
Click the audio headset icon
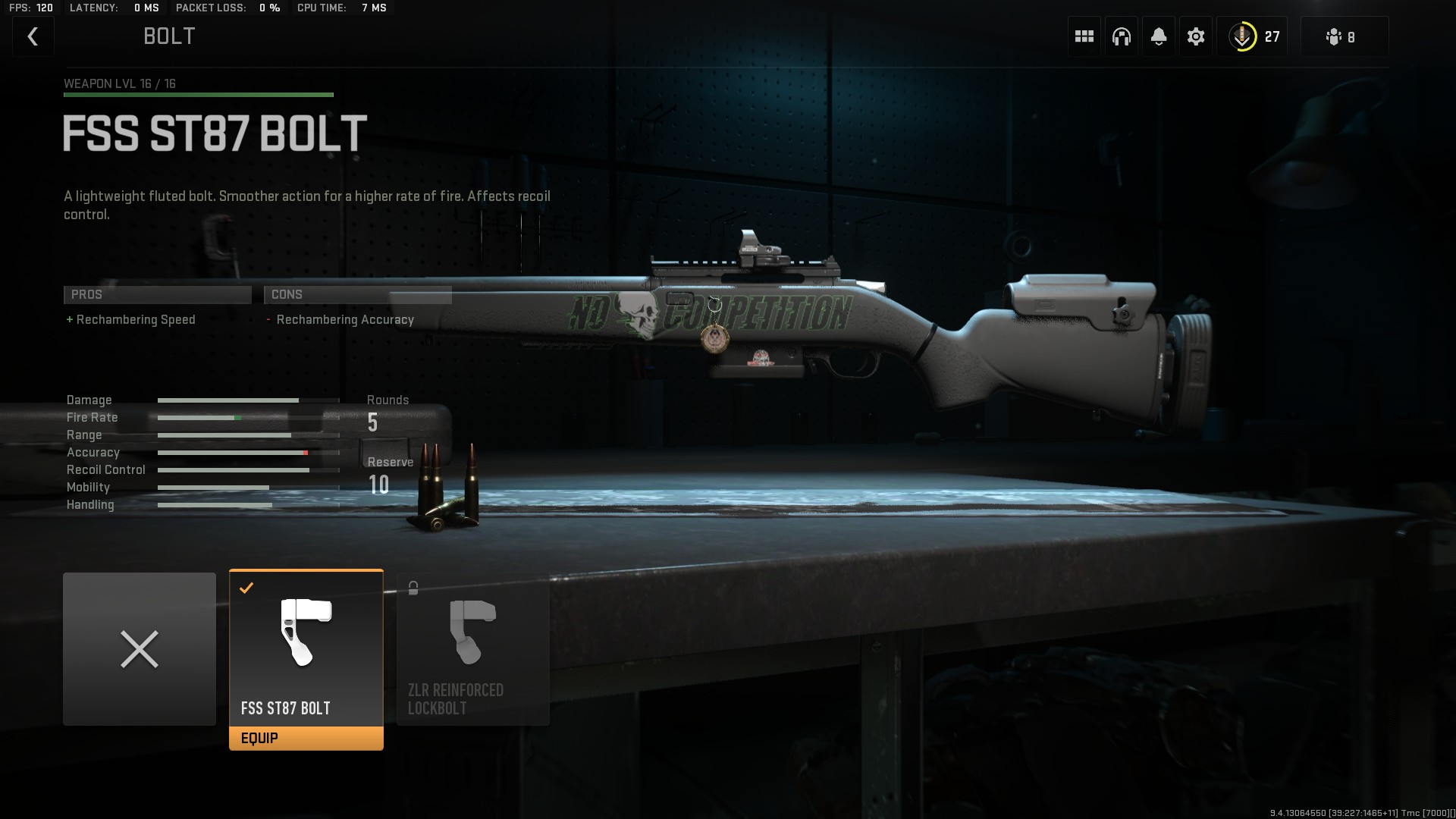1121,36
